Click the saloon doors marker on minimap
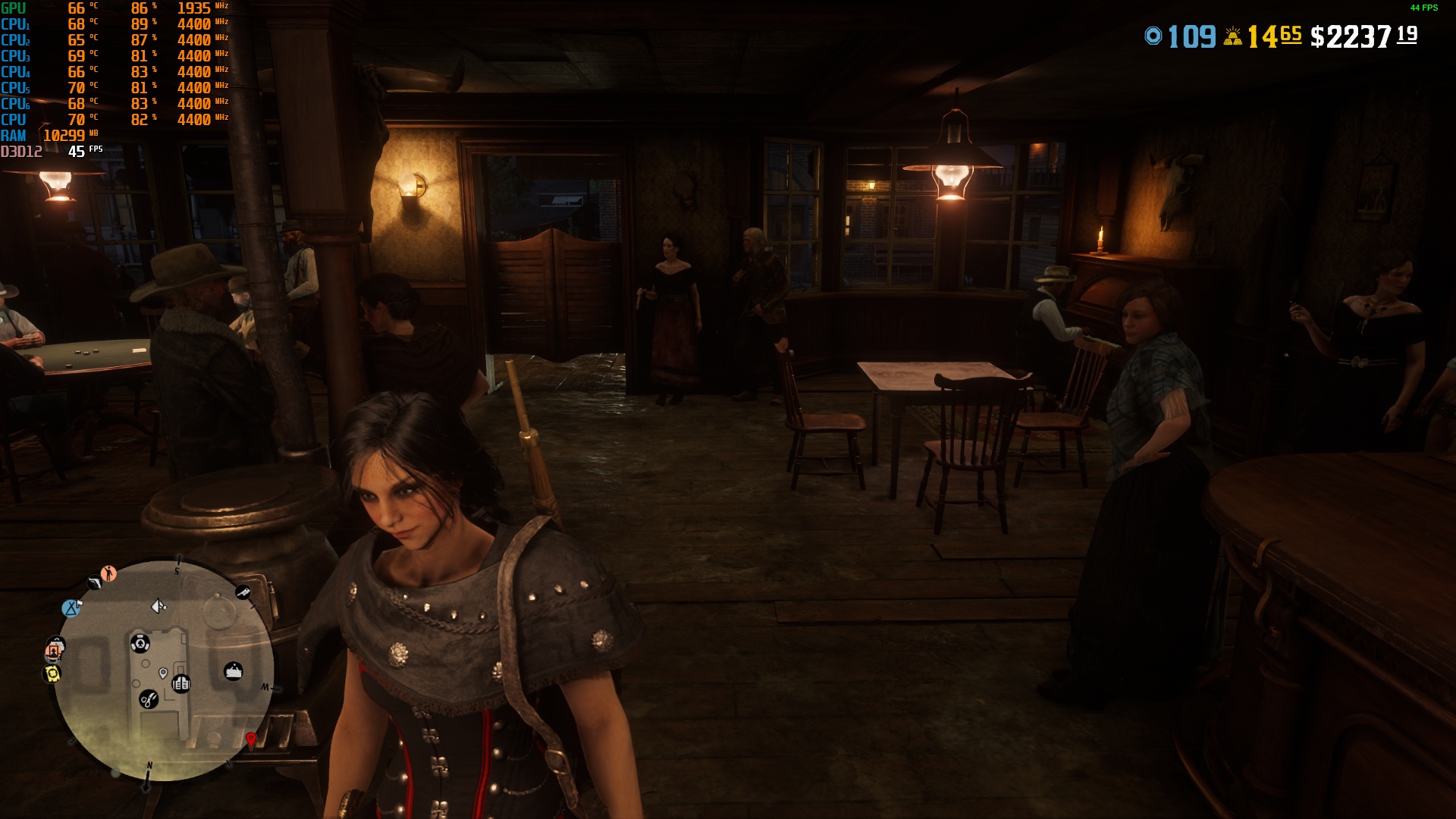Screen dimensions: 1456x819 pos(180,684)
